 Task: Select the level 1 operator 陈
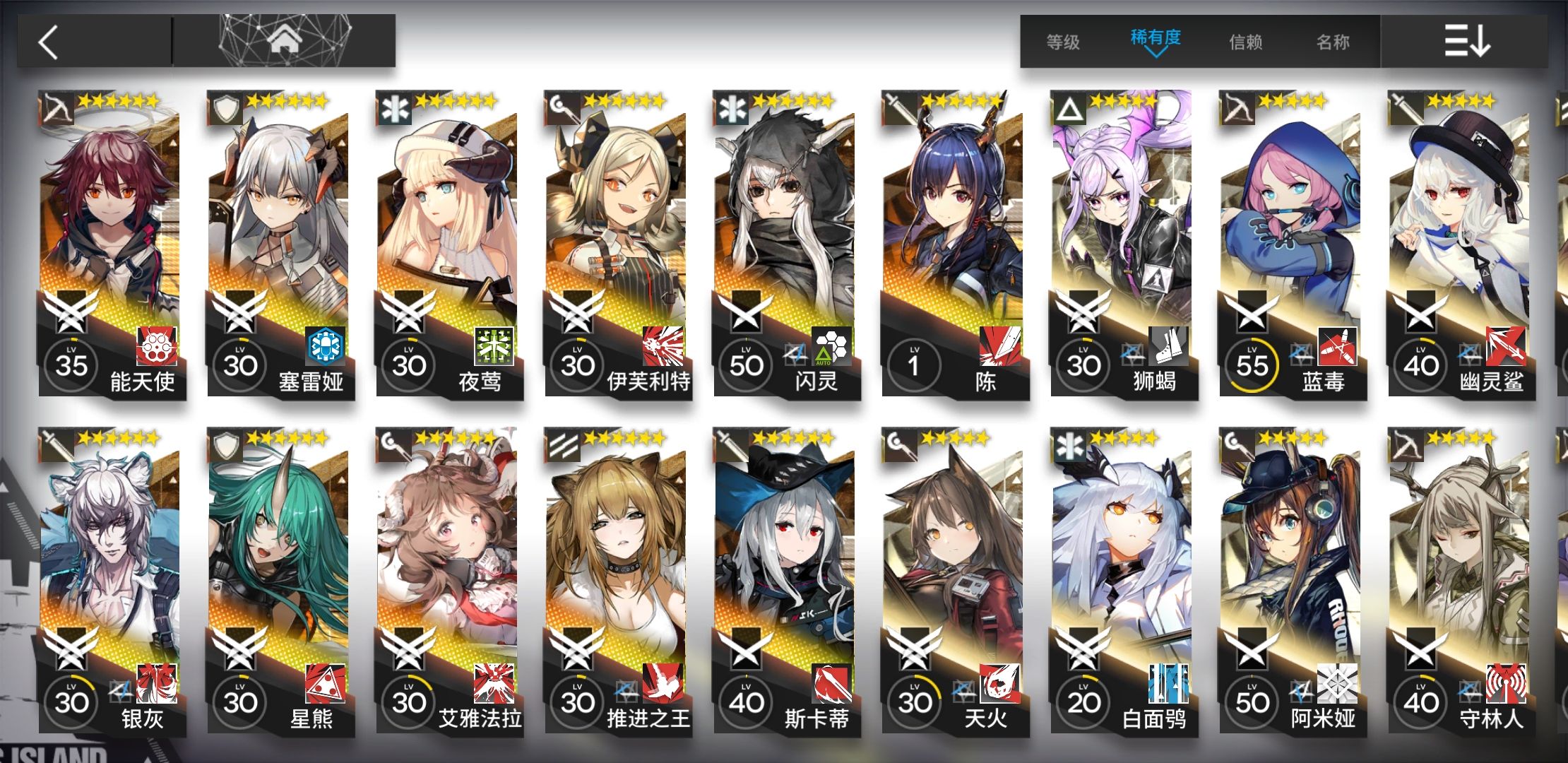pos(954,240)
